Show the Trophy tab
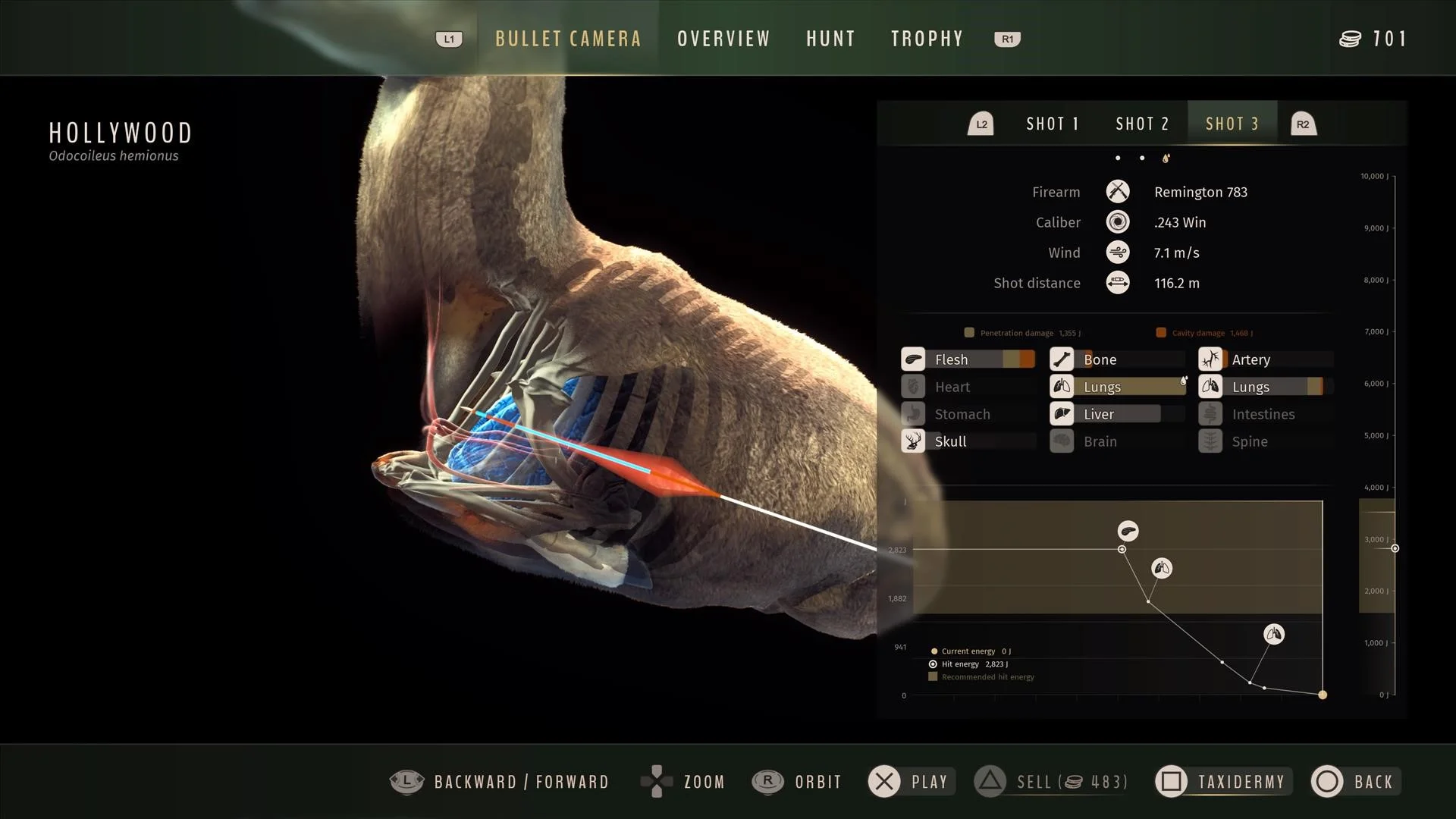Screen dimensions: 1456x819 (927, 39)
